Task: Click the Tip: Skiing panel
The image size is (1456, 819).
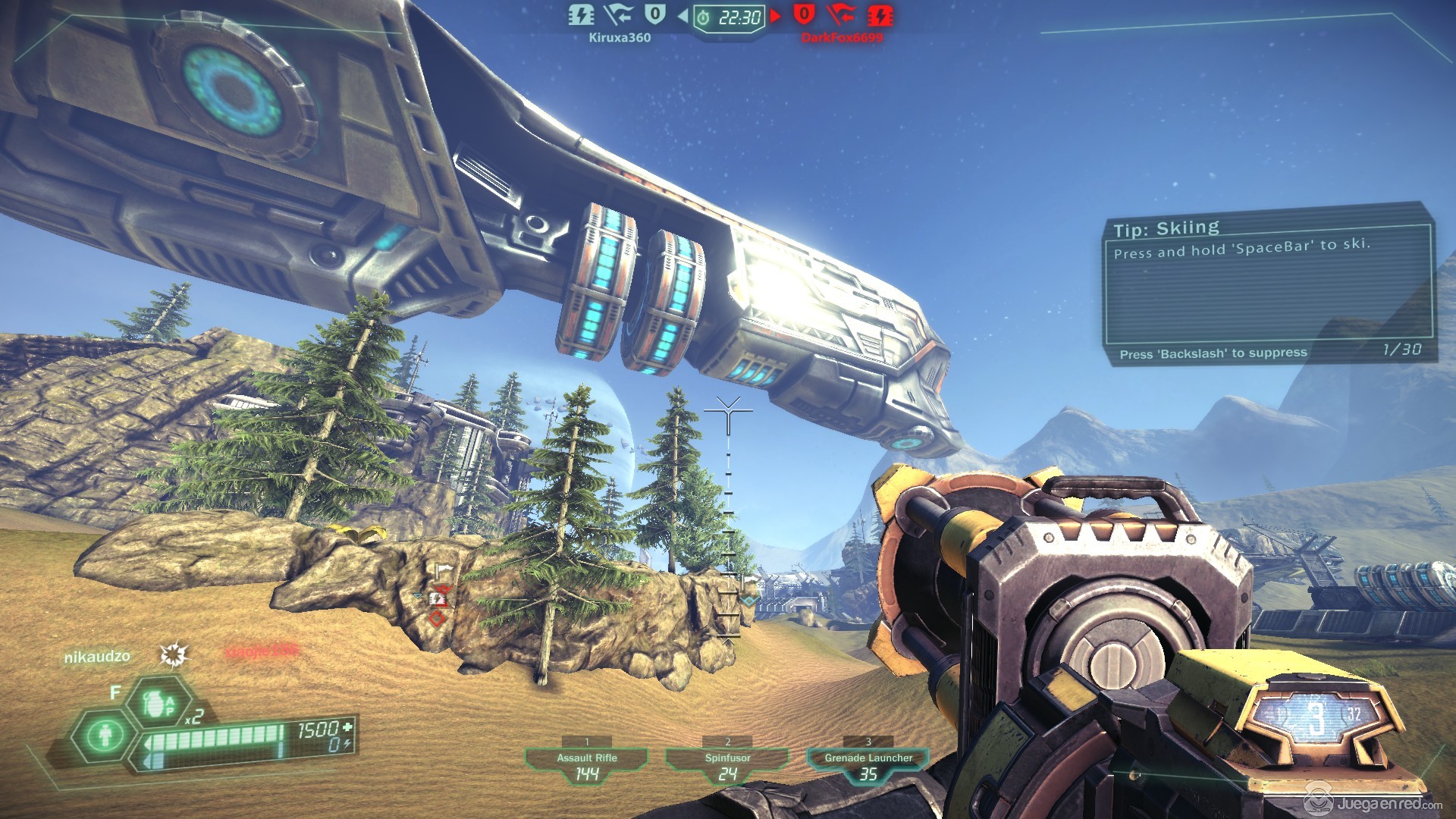Action: (1267, 284)
